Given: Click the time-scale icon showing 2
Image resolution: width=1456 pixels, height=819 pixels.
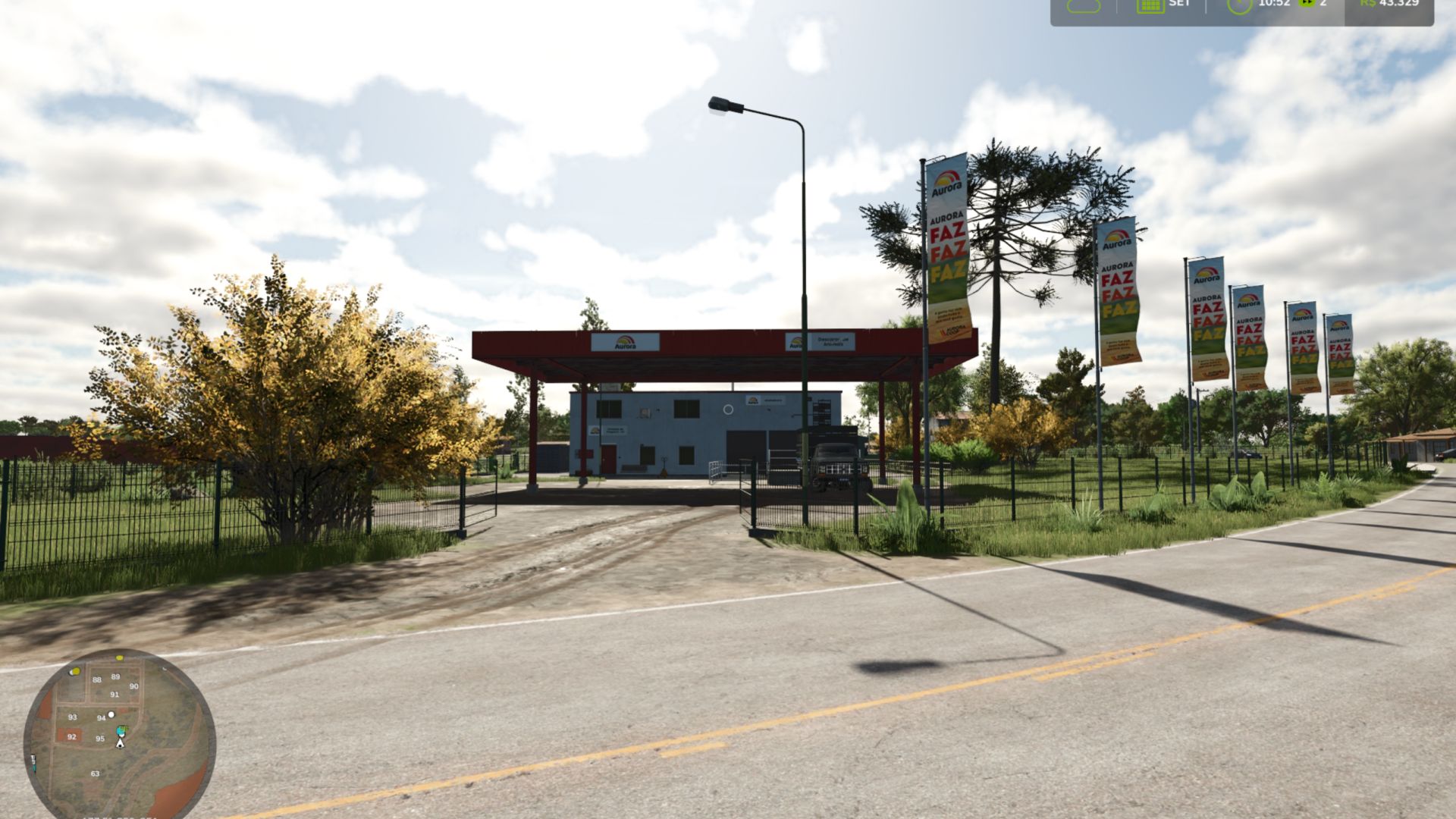Looking at the screenshot, I should tap(1307, 4).
